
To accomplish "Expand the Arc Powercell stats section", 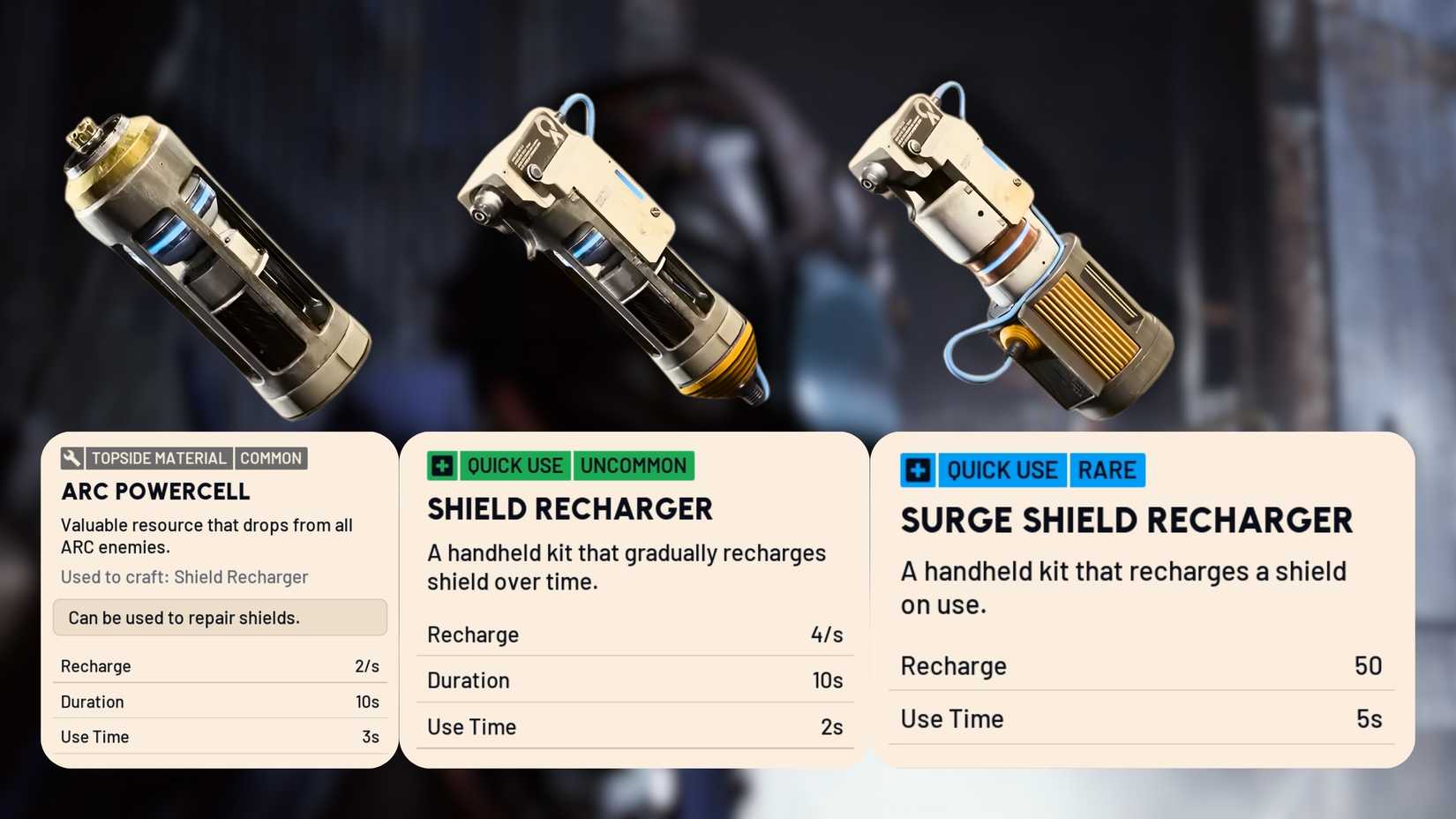I will pyautogui.click(x=219, y=702).
